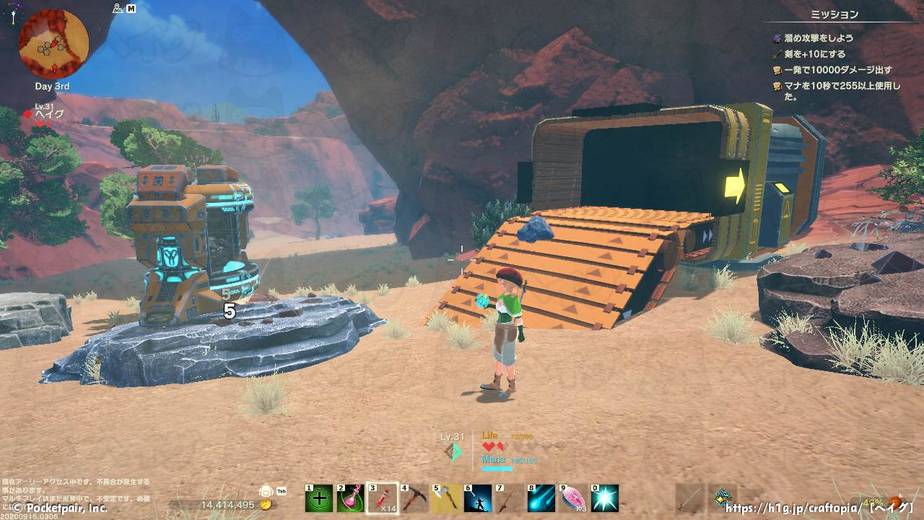
Task: Select the pink shell item in slot 9
Action: (x=573, y=497)
